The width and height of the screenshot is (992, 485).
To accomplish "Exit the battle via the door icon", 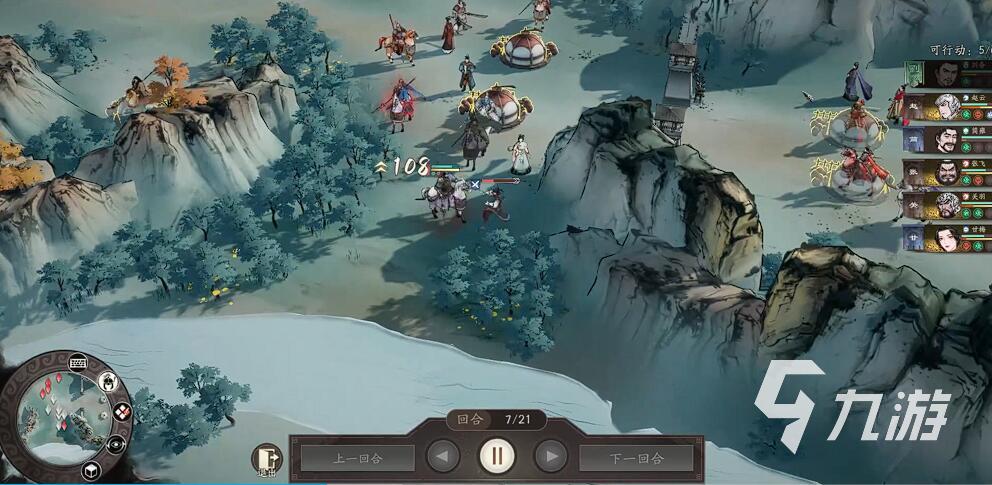I will tap(267, 459).
